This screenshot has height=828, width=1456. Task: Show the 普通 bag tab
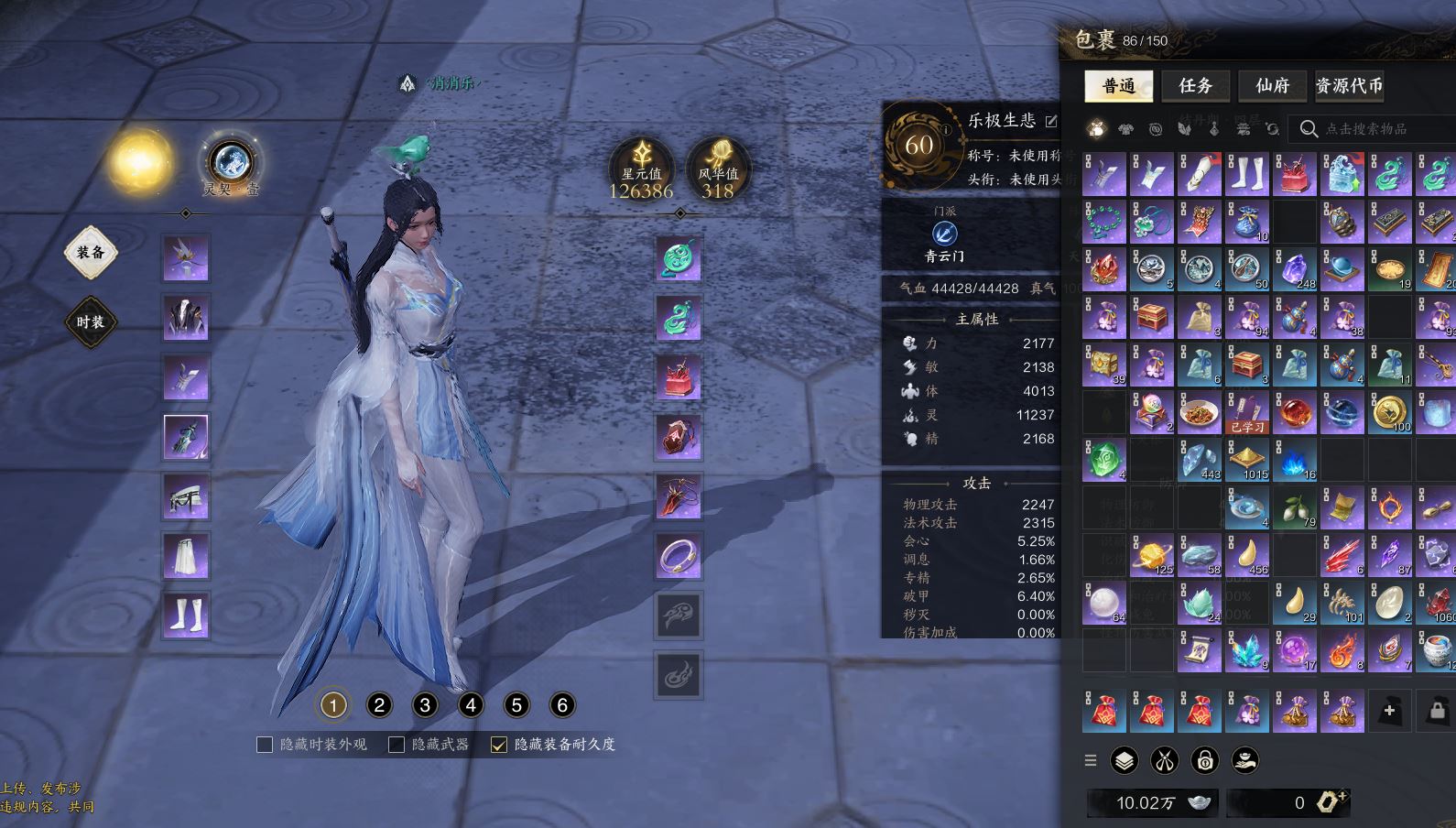pos(1118,86)
